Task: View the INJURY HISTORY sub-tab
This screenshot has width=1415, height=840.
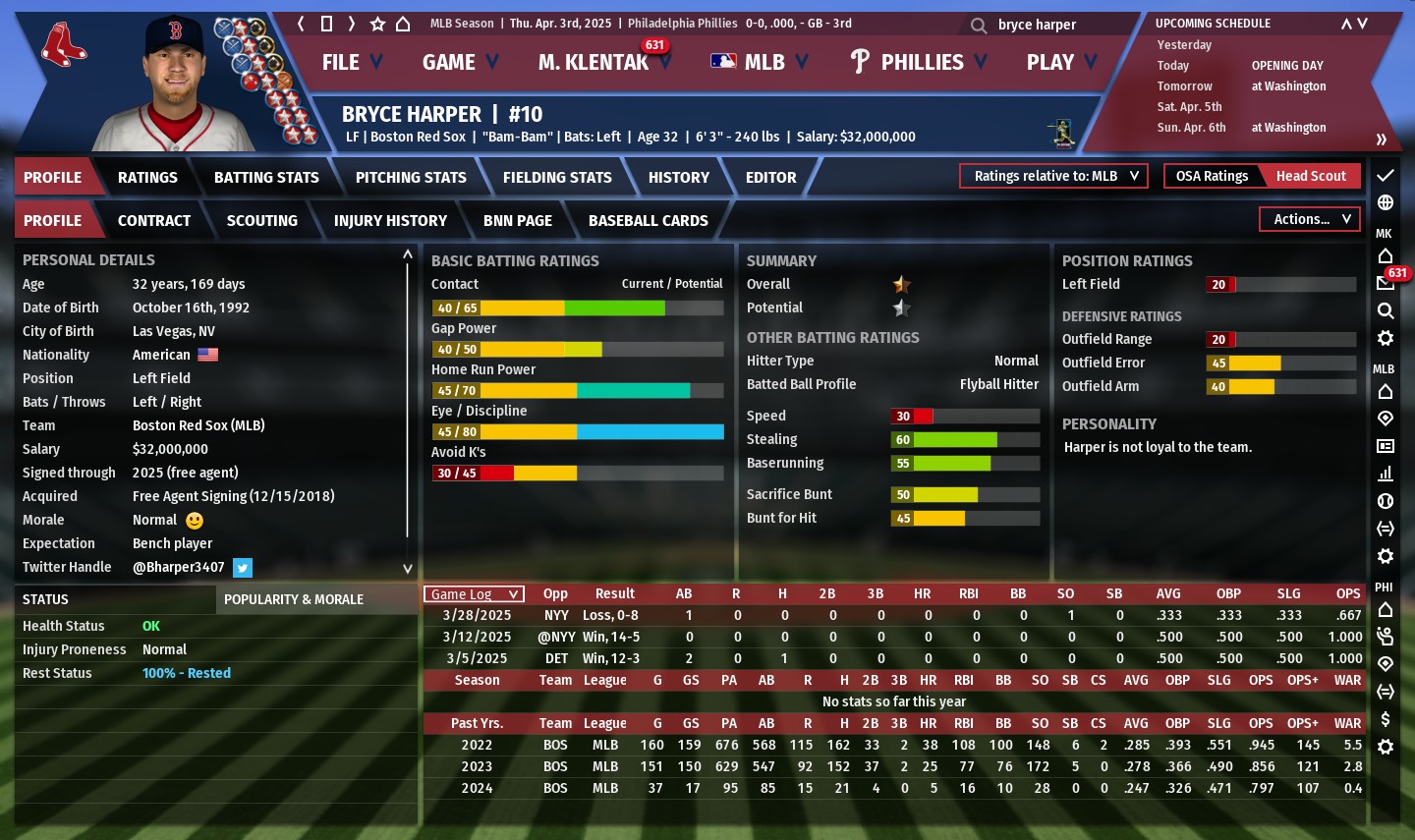Action: tap(390, 221)
